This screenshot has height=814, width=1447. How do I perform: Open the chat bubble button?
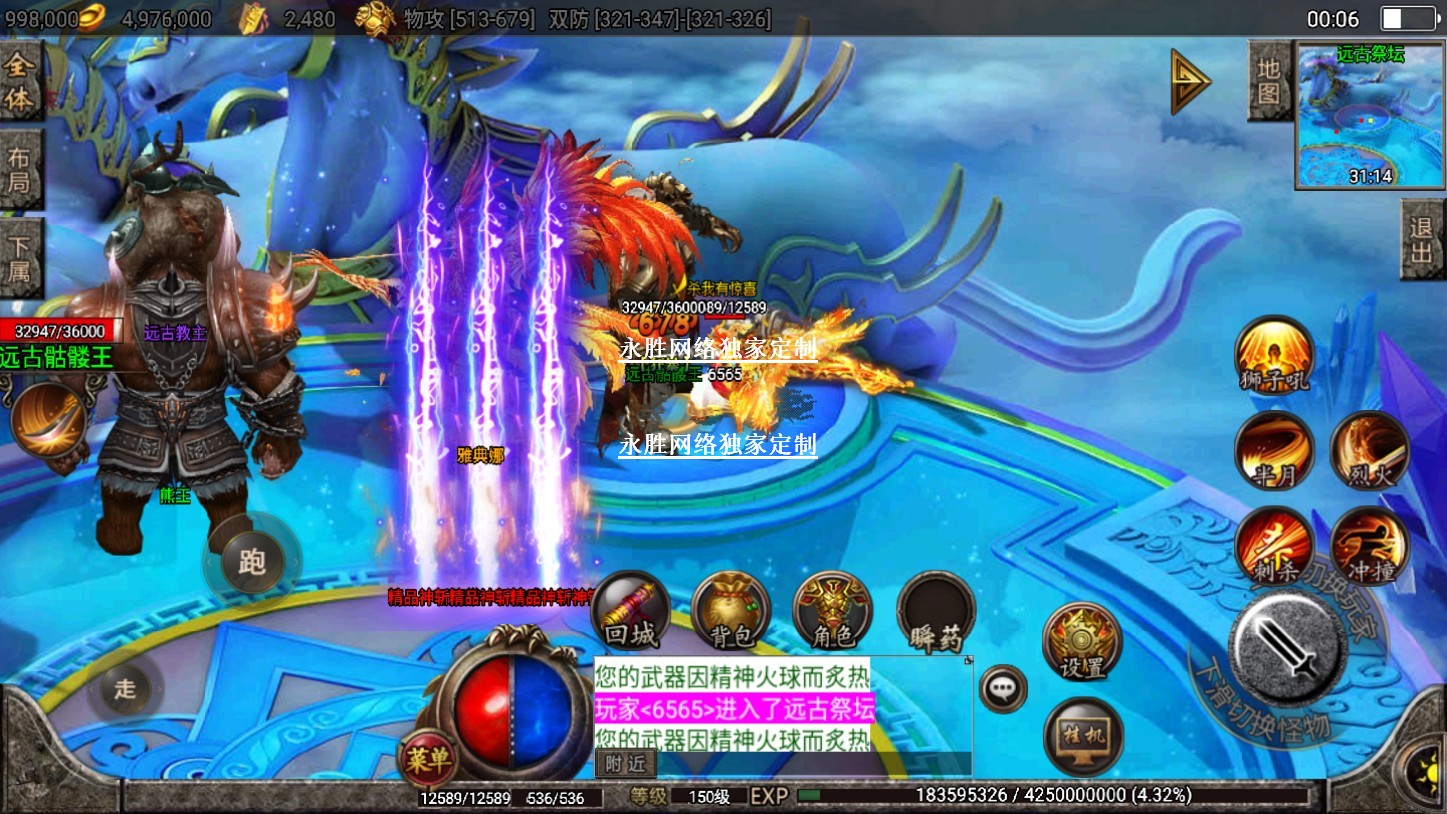coord(1002,688)
